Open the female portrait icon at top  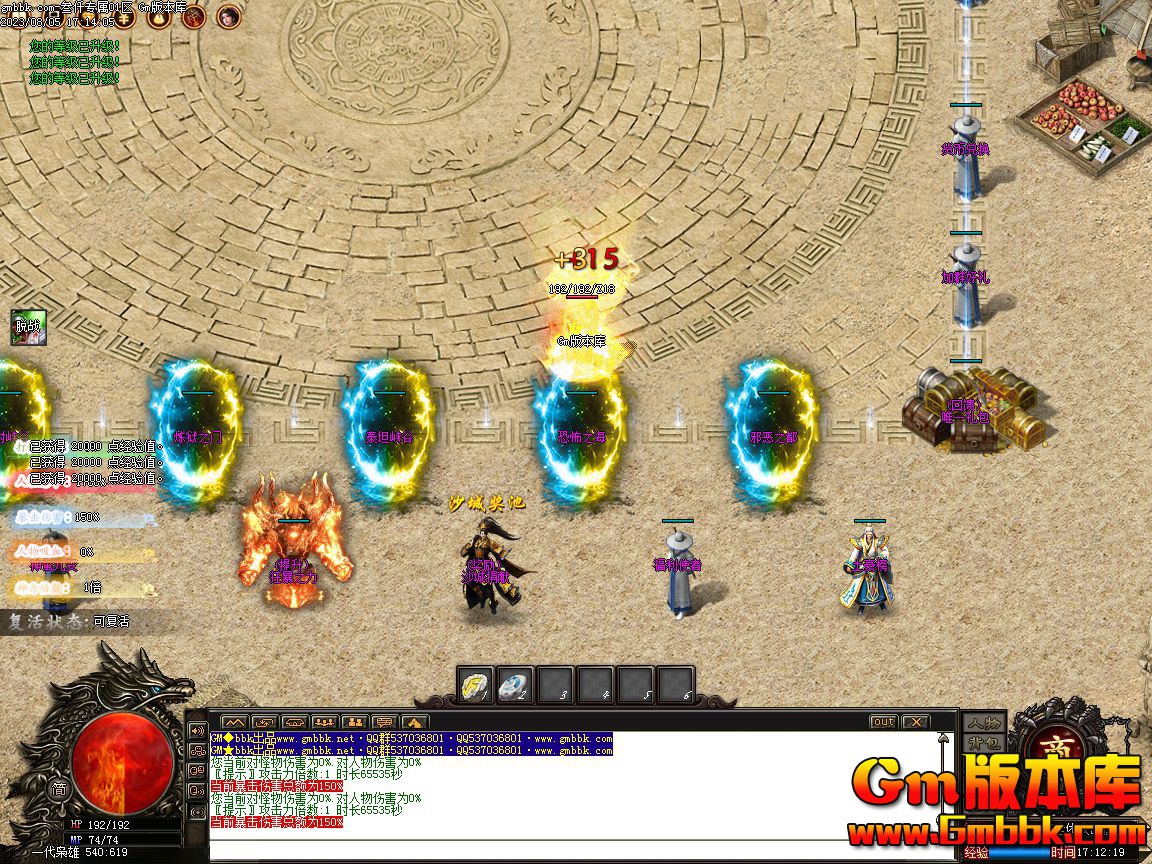click(x=229, y=15)
